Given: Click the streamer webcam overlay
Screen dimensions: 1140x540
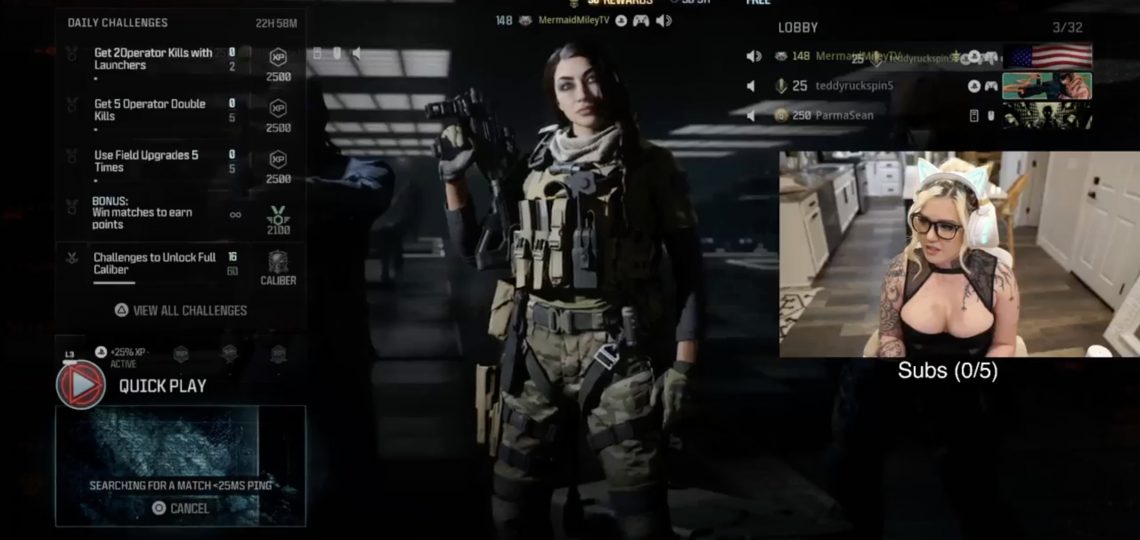Looking at the screenshot, I should (958, 254).
